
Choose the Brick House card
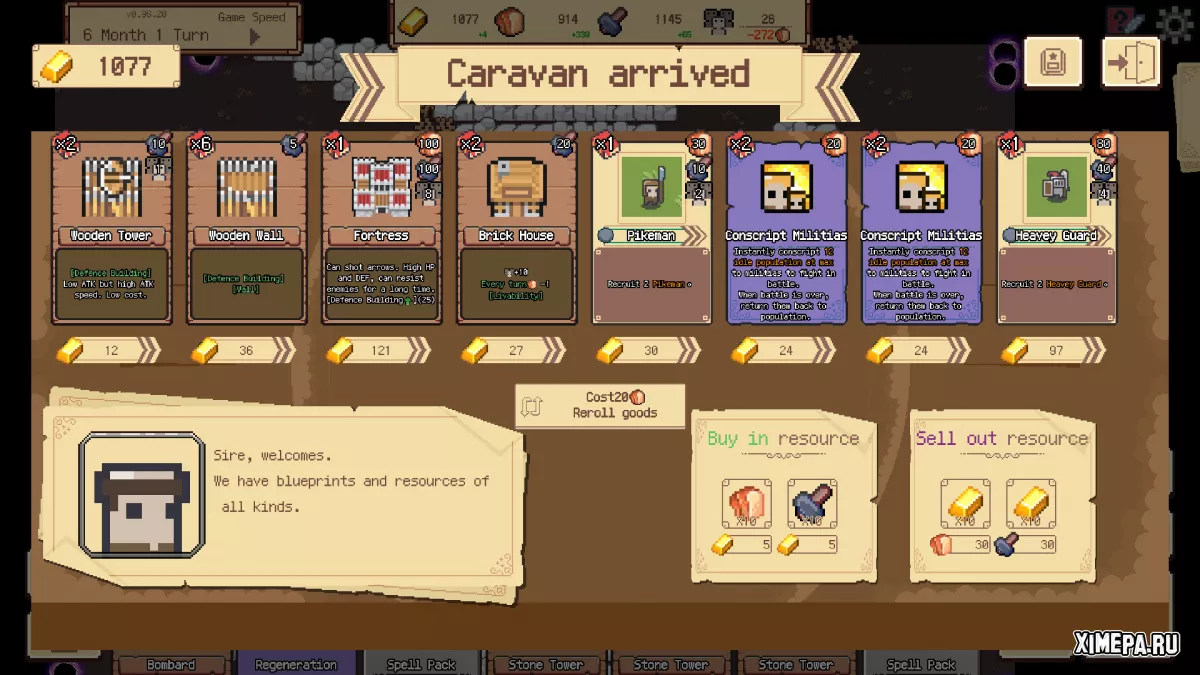[x=516, y=230]
